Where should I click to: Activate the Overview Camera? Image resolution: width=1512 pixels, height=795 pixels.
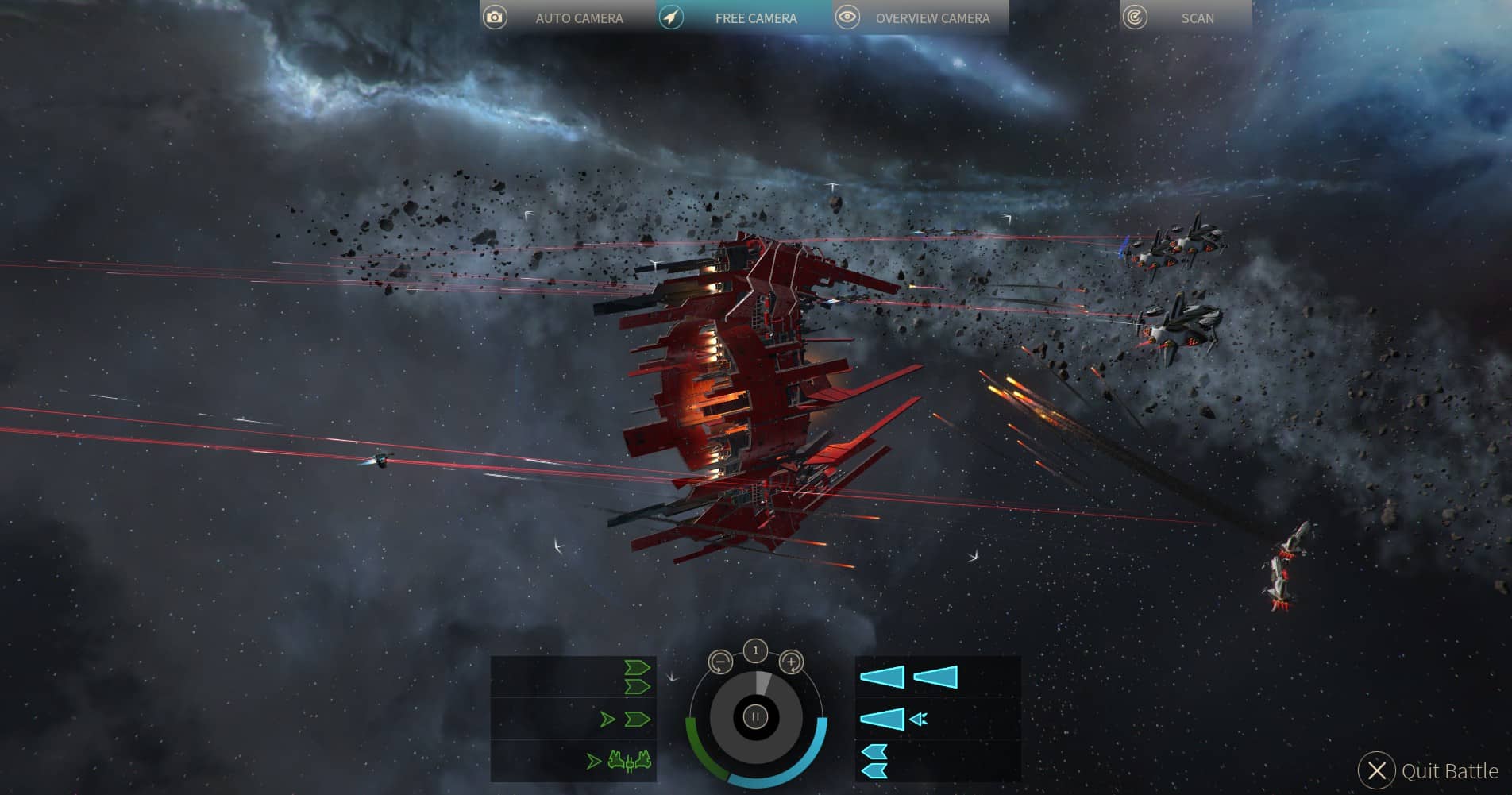point(920,17)
